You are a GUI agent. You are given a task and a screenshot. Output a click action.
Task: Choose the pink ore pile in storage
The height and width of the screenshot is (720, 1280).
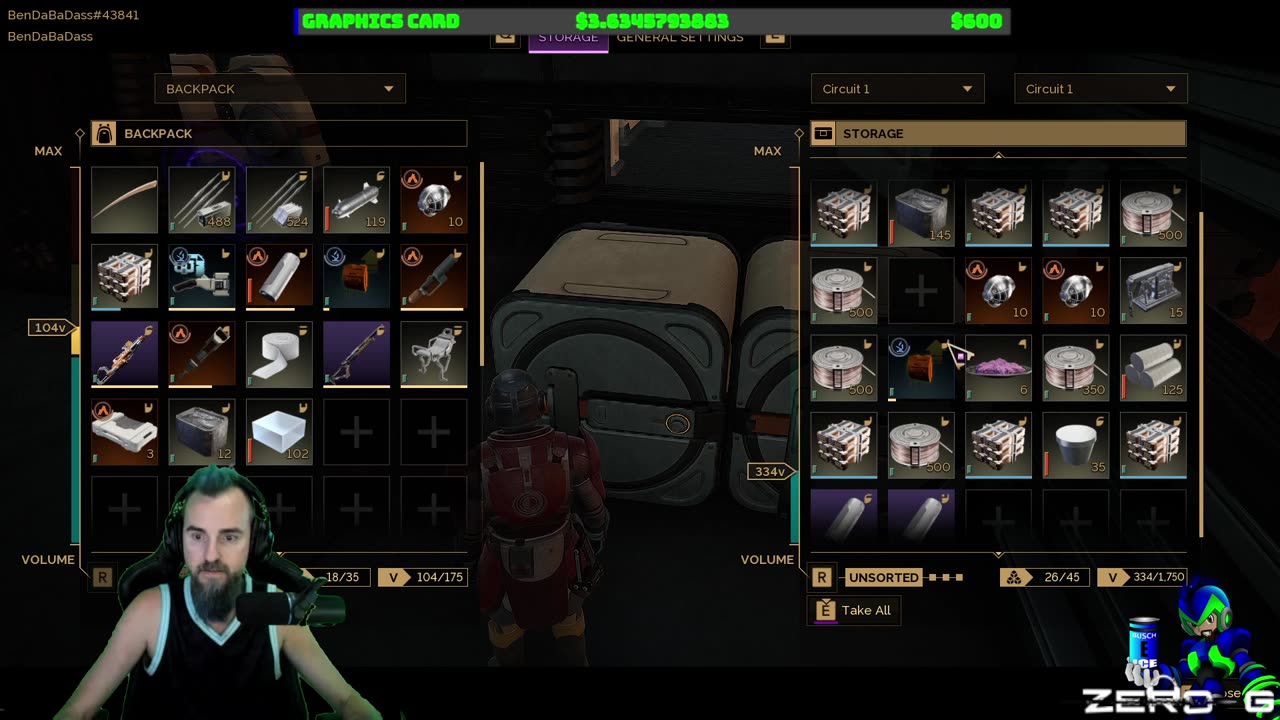pos(998,368)
